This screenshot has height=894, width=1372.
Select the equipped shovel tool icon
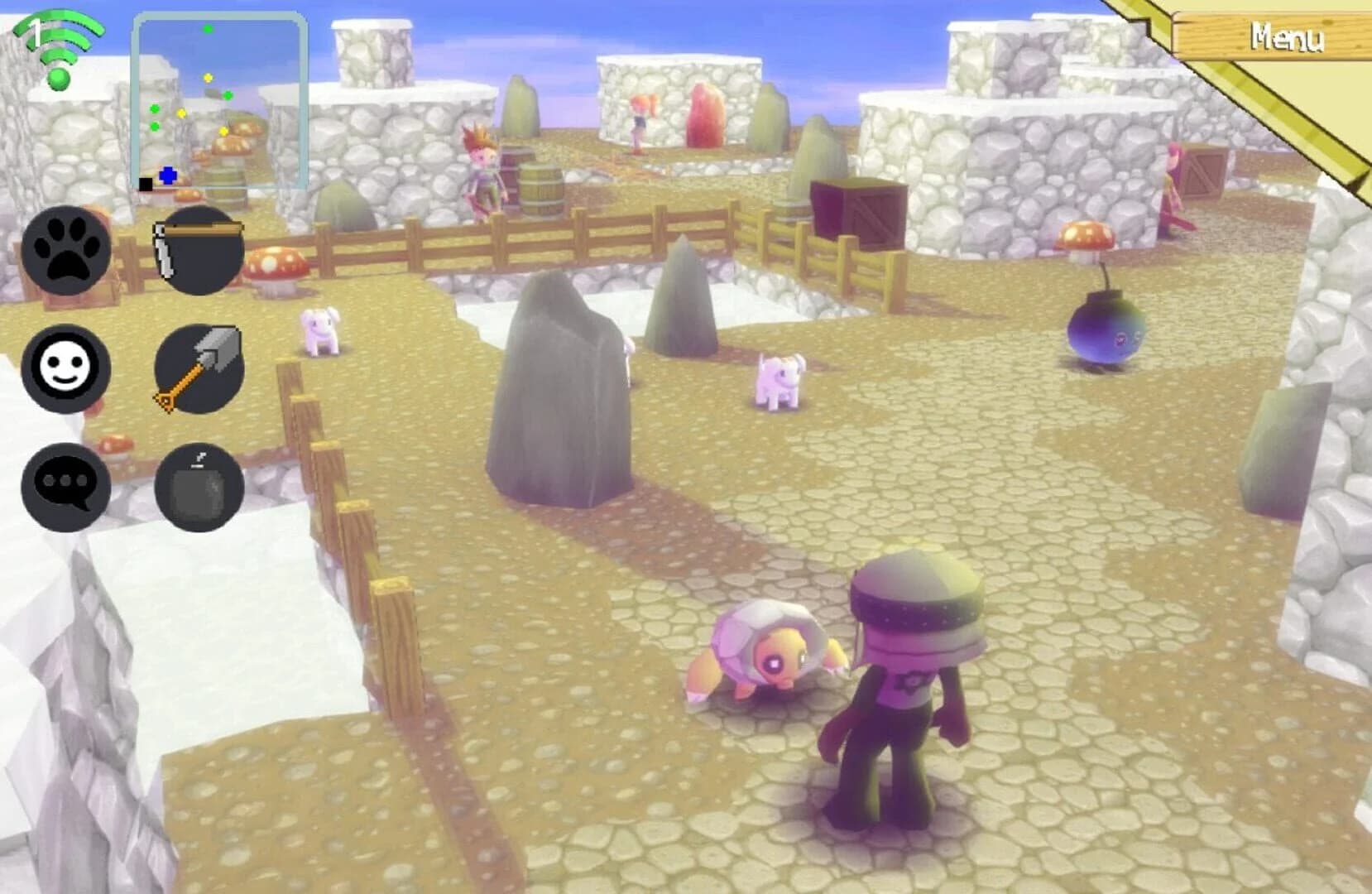[199, 368]
